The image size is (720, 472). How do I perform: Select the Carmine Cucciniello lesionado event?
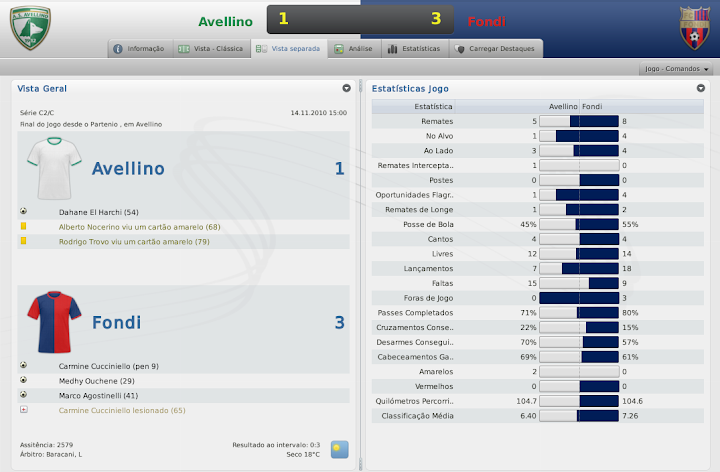(x=122, y=410)
